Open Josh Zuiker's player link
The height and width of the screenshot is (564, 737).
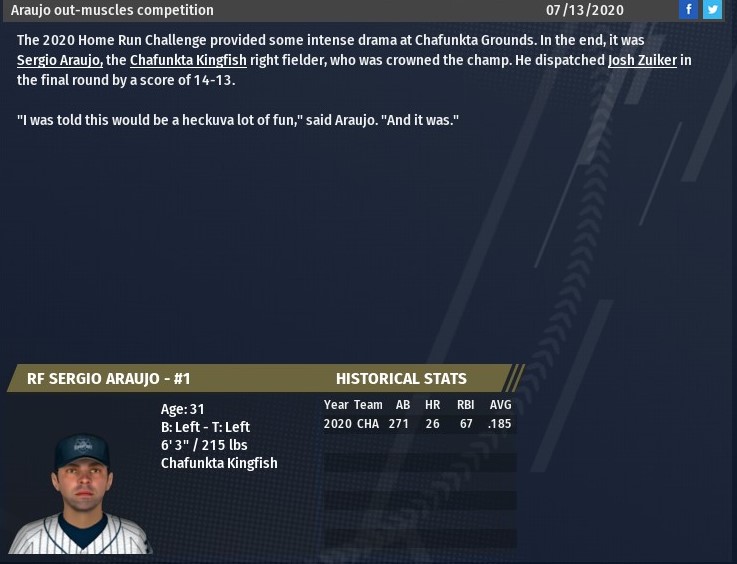click(x=642, y=60)
